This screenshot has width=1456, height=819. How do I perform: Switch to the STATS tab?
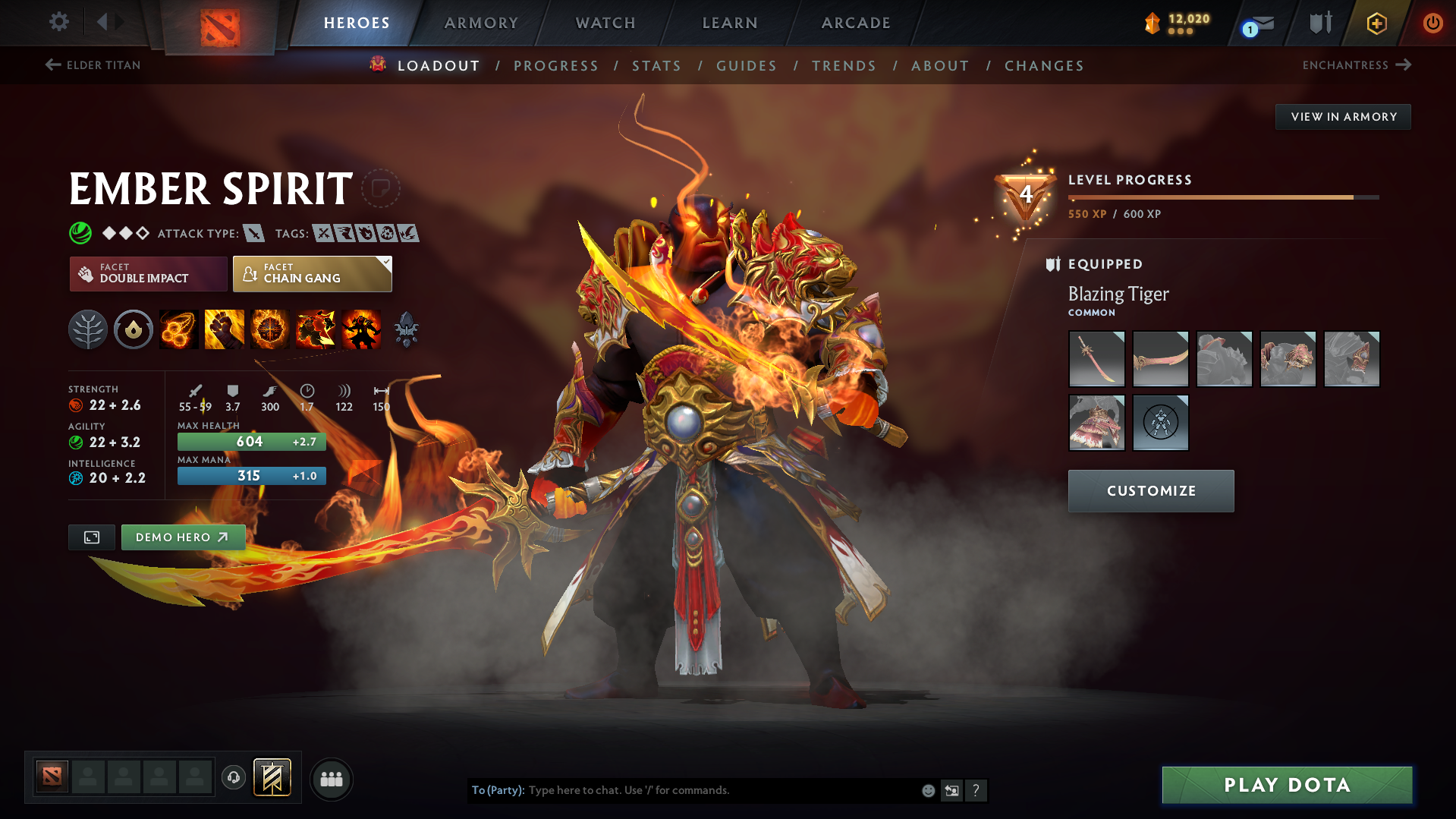click(x=656, y=65)
